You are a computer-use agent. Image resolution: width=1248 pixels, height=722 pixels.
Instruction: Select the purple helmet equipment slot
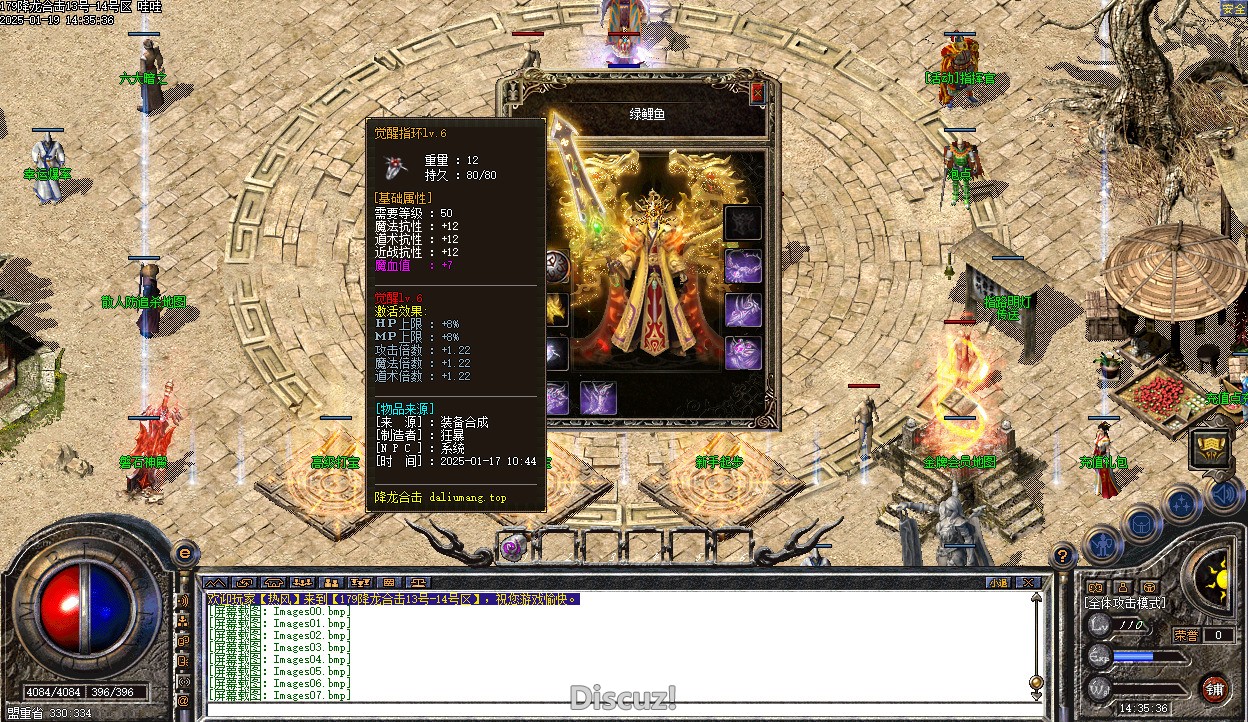tap(742, 266)
